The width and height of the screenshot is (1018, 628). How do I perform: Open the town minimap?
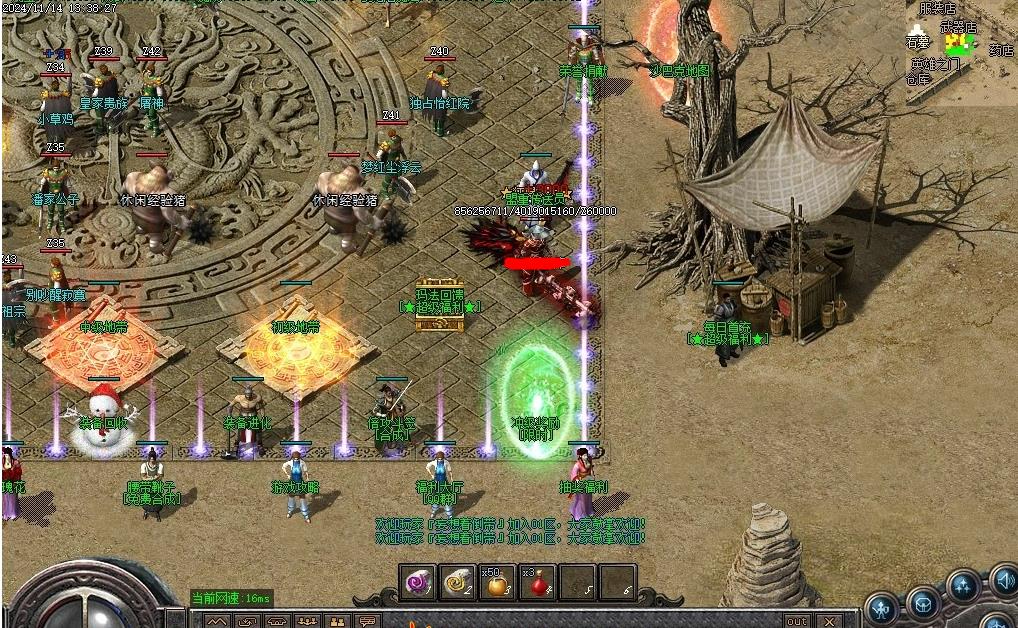959,50
